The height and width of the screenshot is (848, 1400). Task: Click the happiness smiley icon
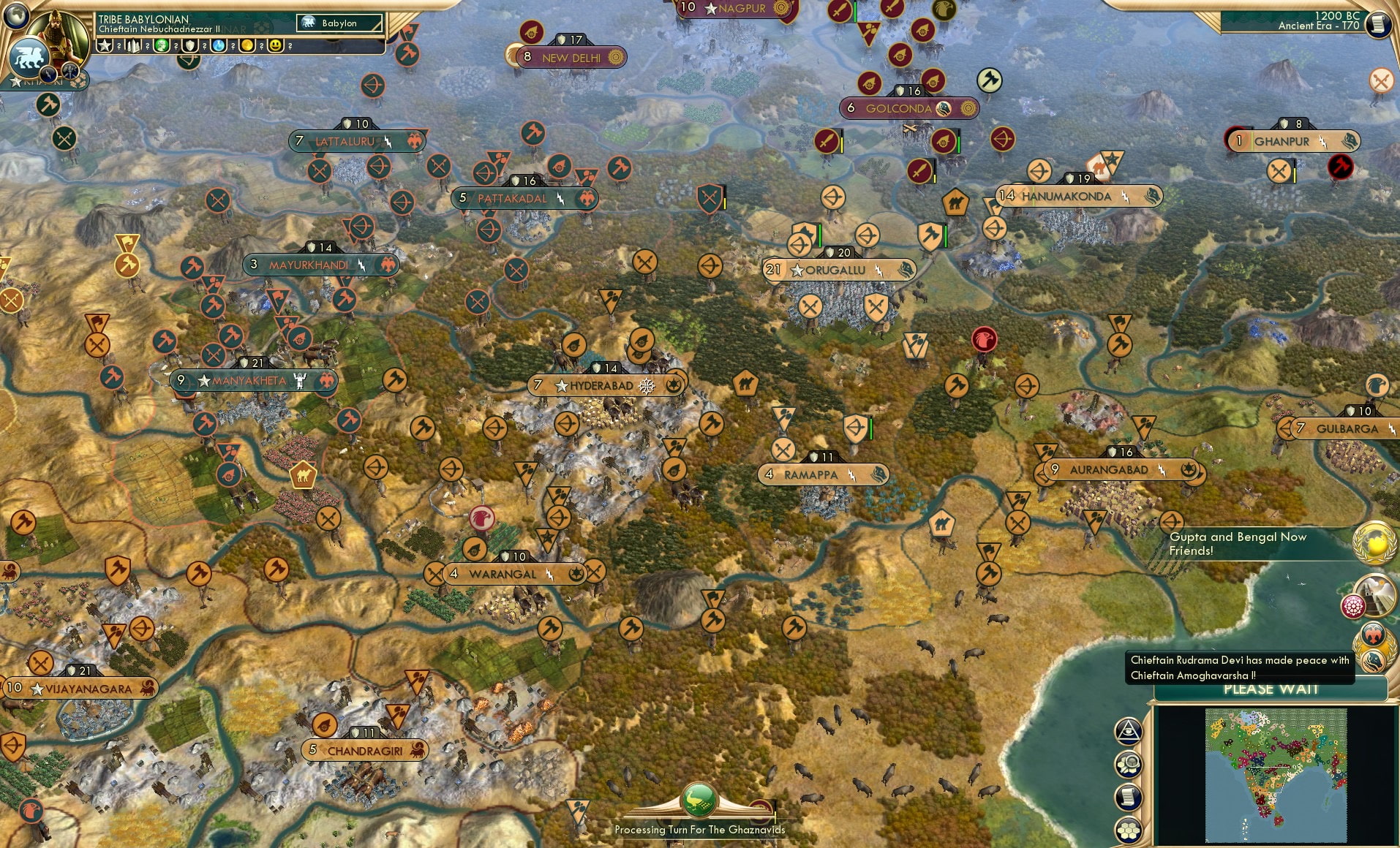pos(275,46)
